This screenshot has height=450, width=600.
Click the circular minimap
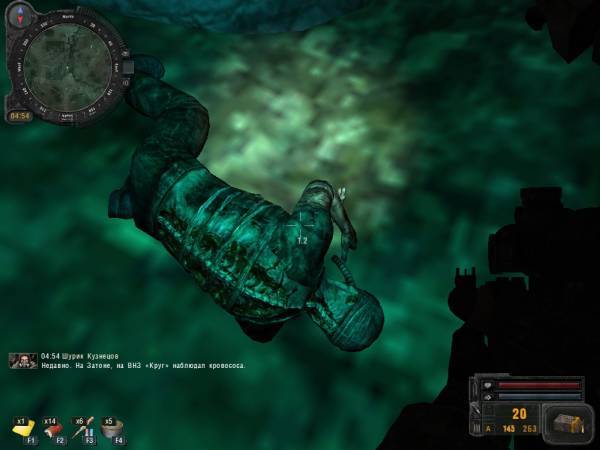point(68,65)
